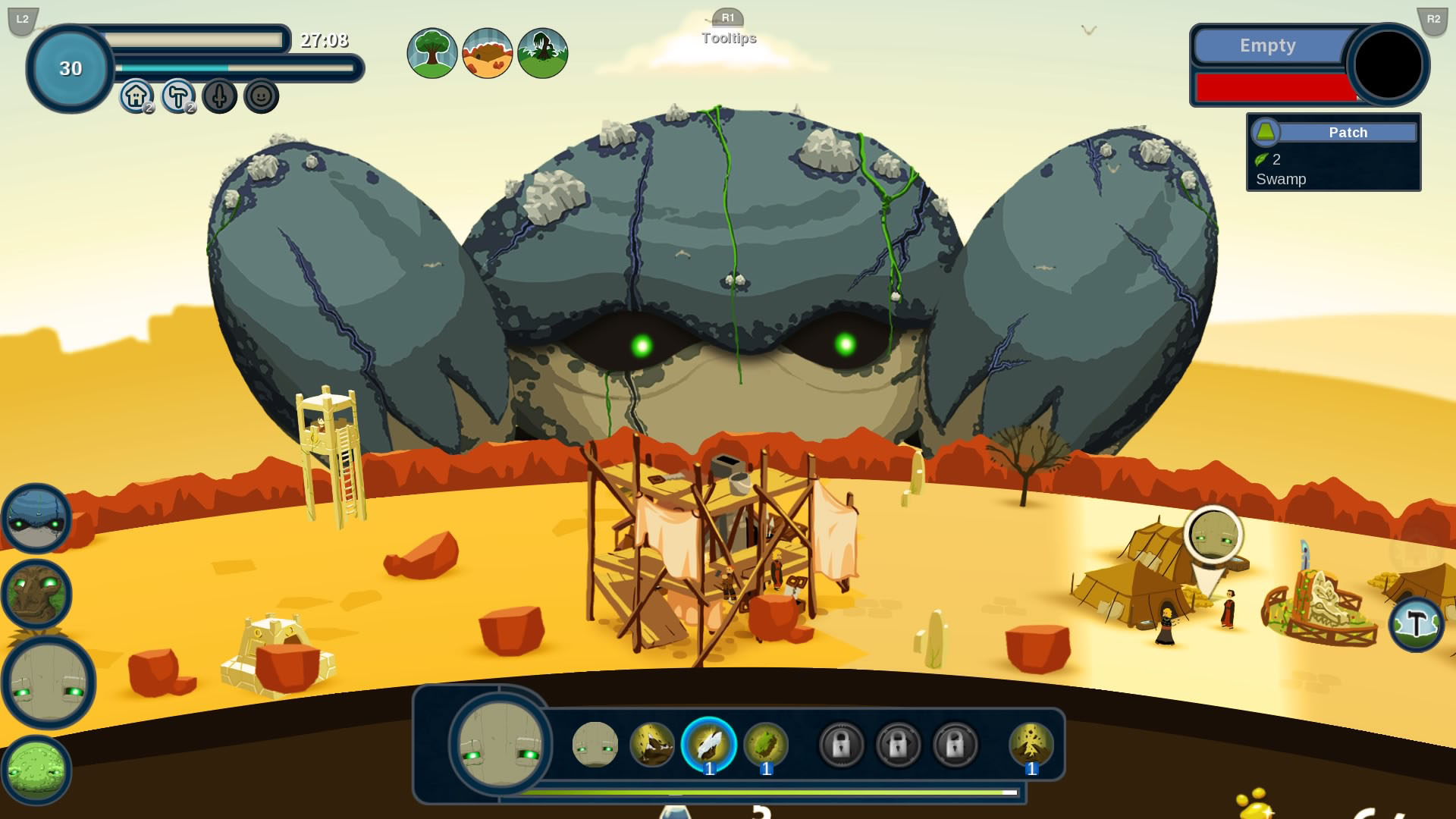The height and width of the screenshot is (819, 1456).
Task: Use the green patch ability in the ability bar
Action: (x=765, y=745)
